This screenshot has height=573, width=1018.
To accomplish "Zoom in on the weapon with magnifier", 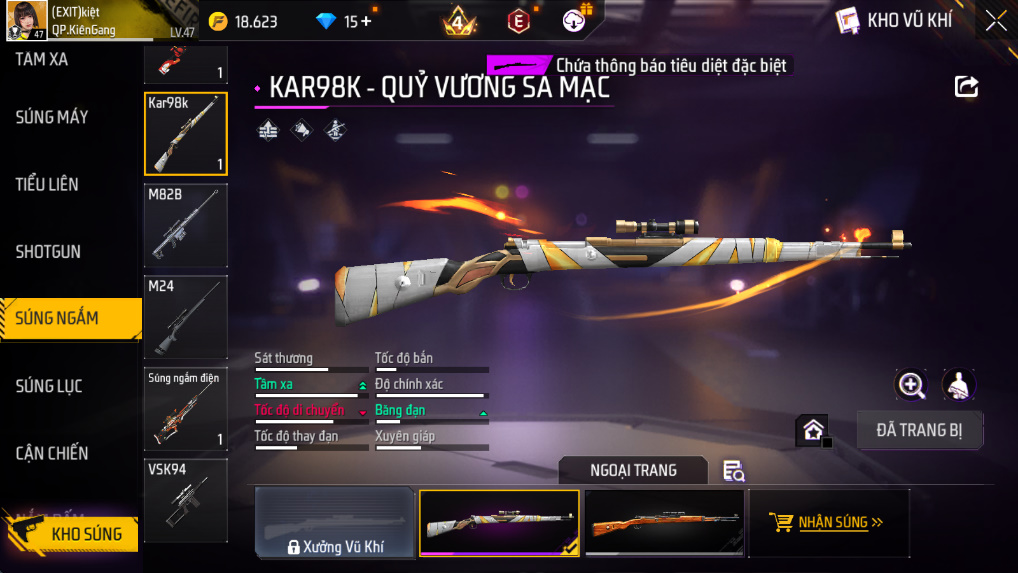I will [x=910, y=384].
